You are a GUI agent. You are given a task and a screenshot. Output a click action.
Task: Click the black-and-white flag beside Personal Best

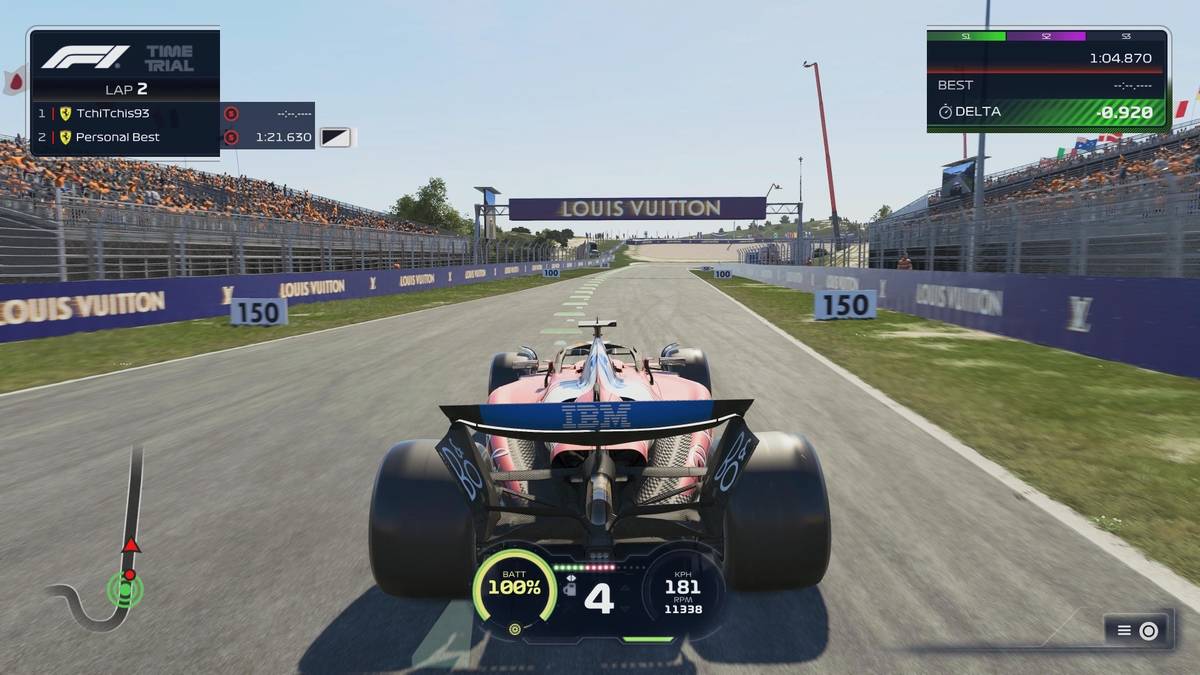point(335,137)
